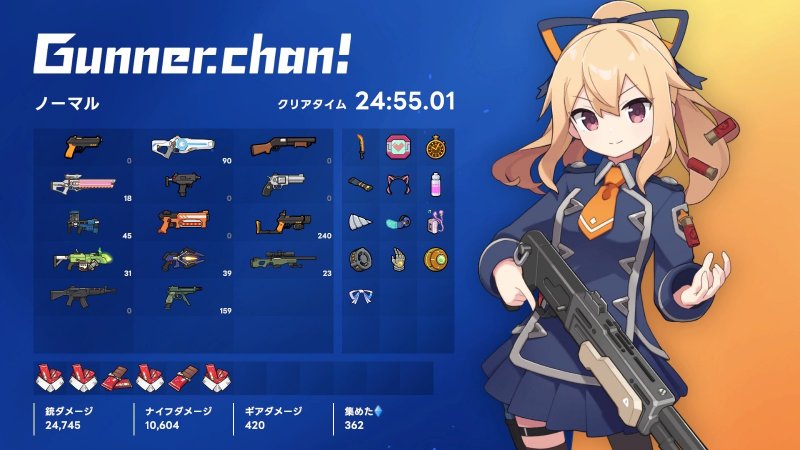Image resolution: width=800 pixels, height=450 pixels.
Task: Choose the cat ears headband gear
Action: 397,185
